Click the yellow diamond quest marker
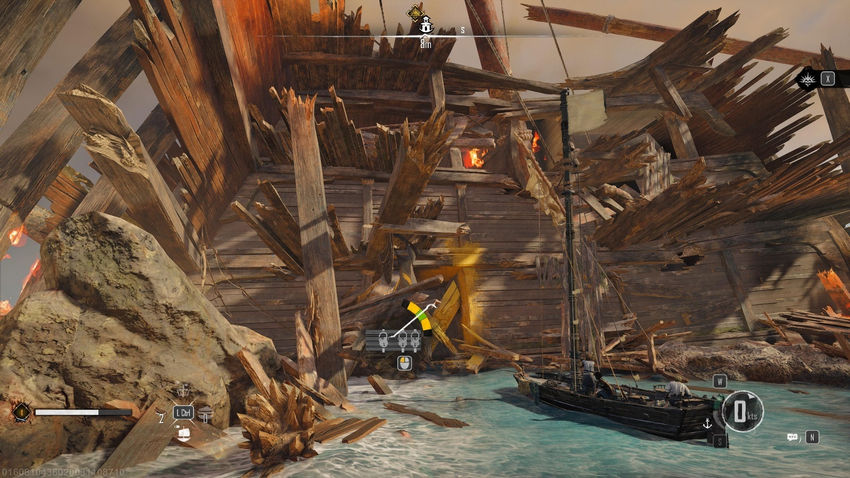850x478 pixels. 415,12
